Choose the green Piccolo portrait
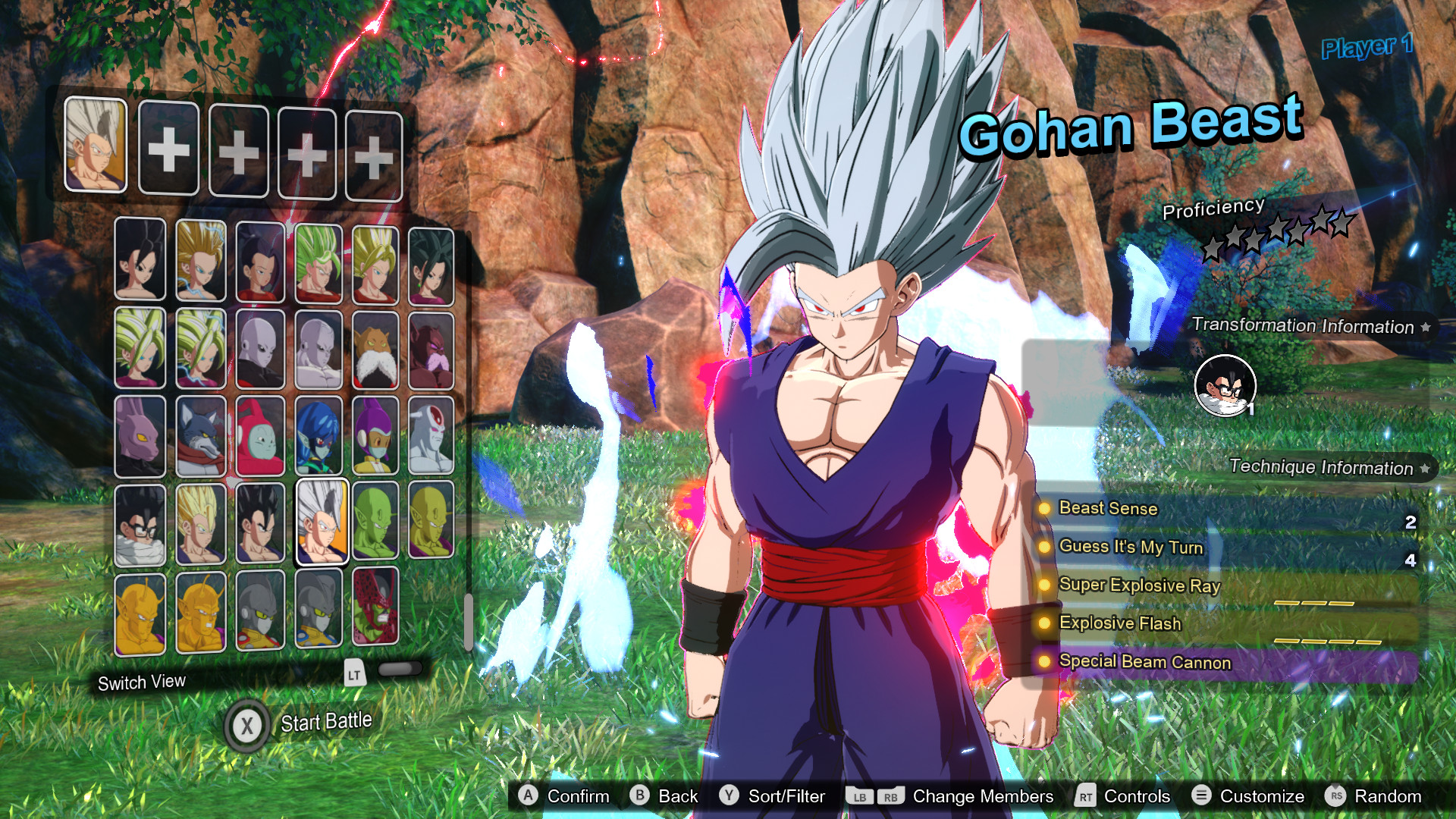Viewport: 1456px width, 819px height. coord(375,522)
